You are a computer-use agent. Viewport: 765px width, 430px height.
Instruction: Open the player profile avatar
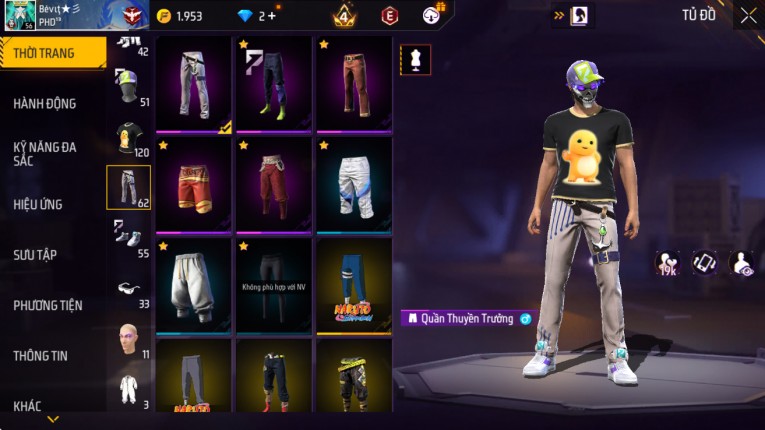click(x=20, y=16)
